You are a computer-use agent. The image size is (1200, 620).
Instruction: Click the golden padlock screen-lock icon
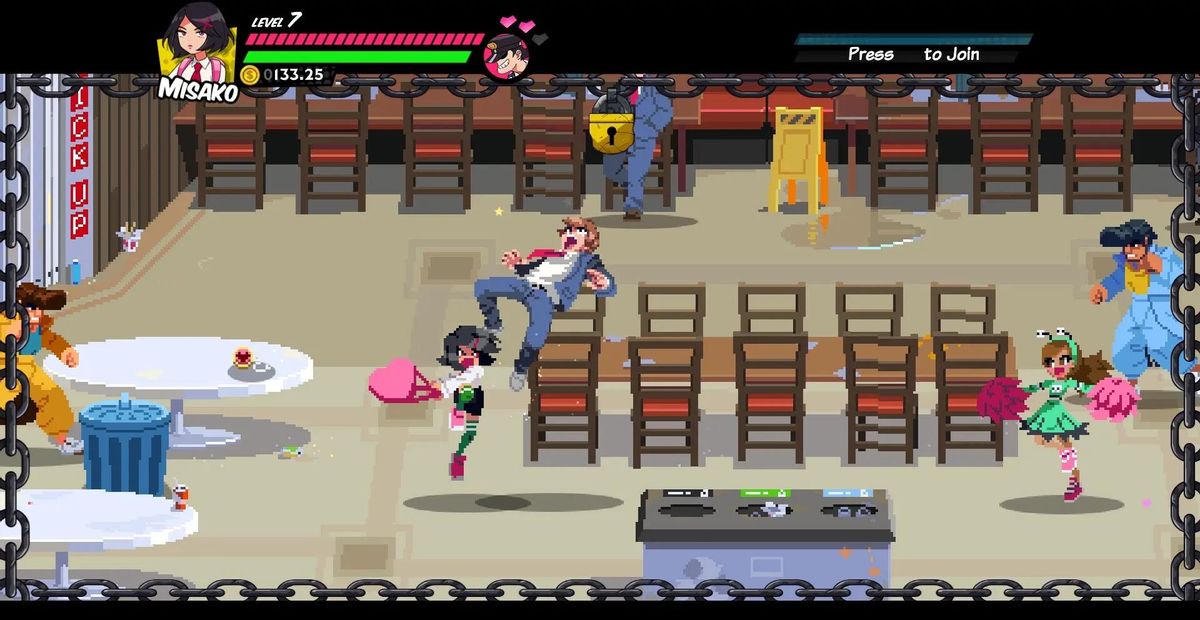click(x=610, y=124)
